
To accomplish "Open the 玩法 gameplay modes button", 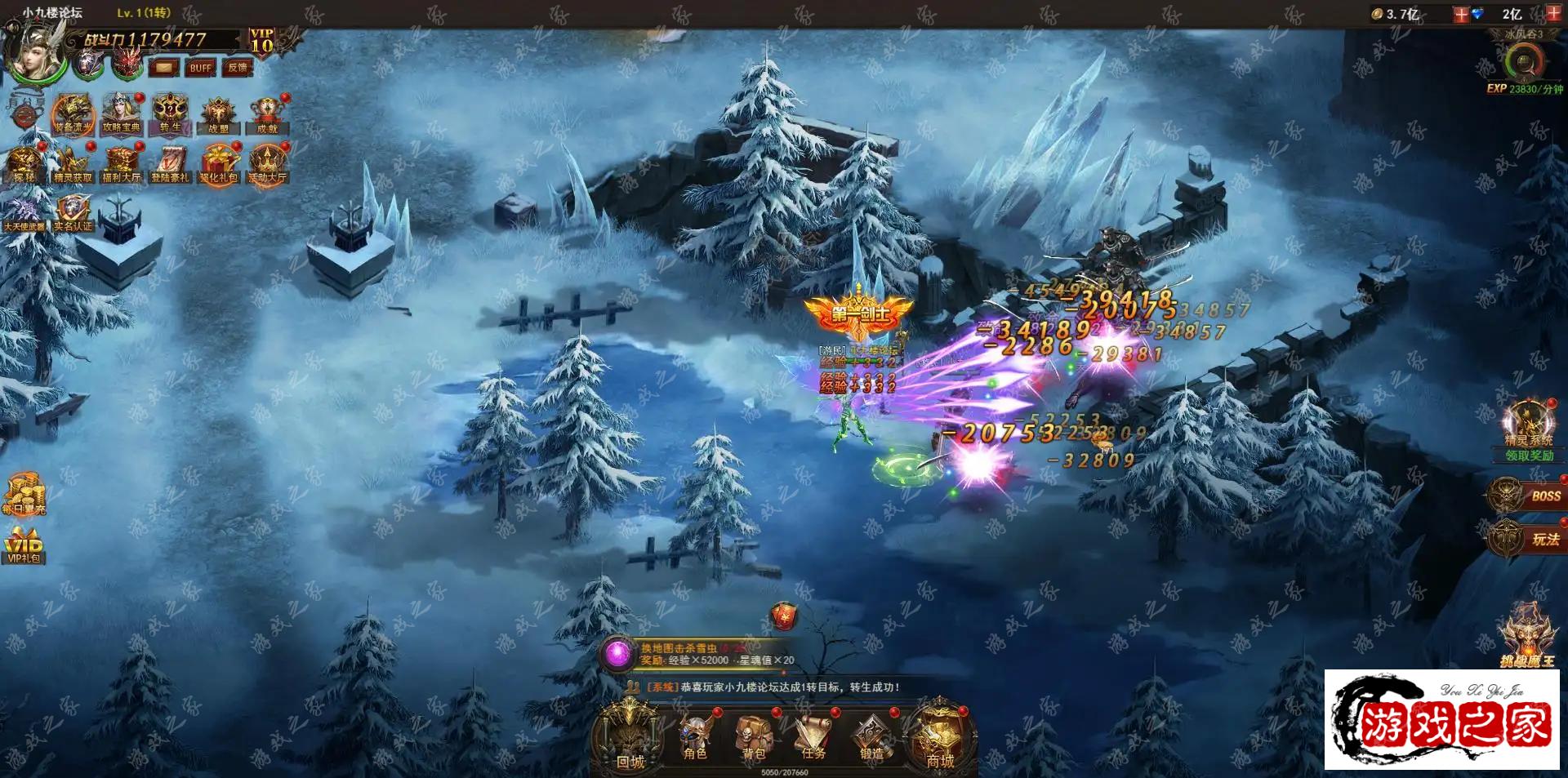I will click(x=1527, y=539).
